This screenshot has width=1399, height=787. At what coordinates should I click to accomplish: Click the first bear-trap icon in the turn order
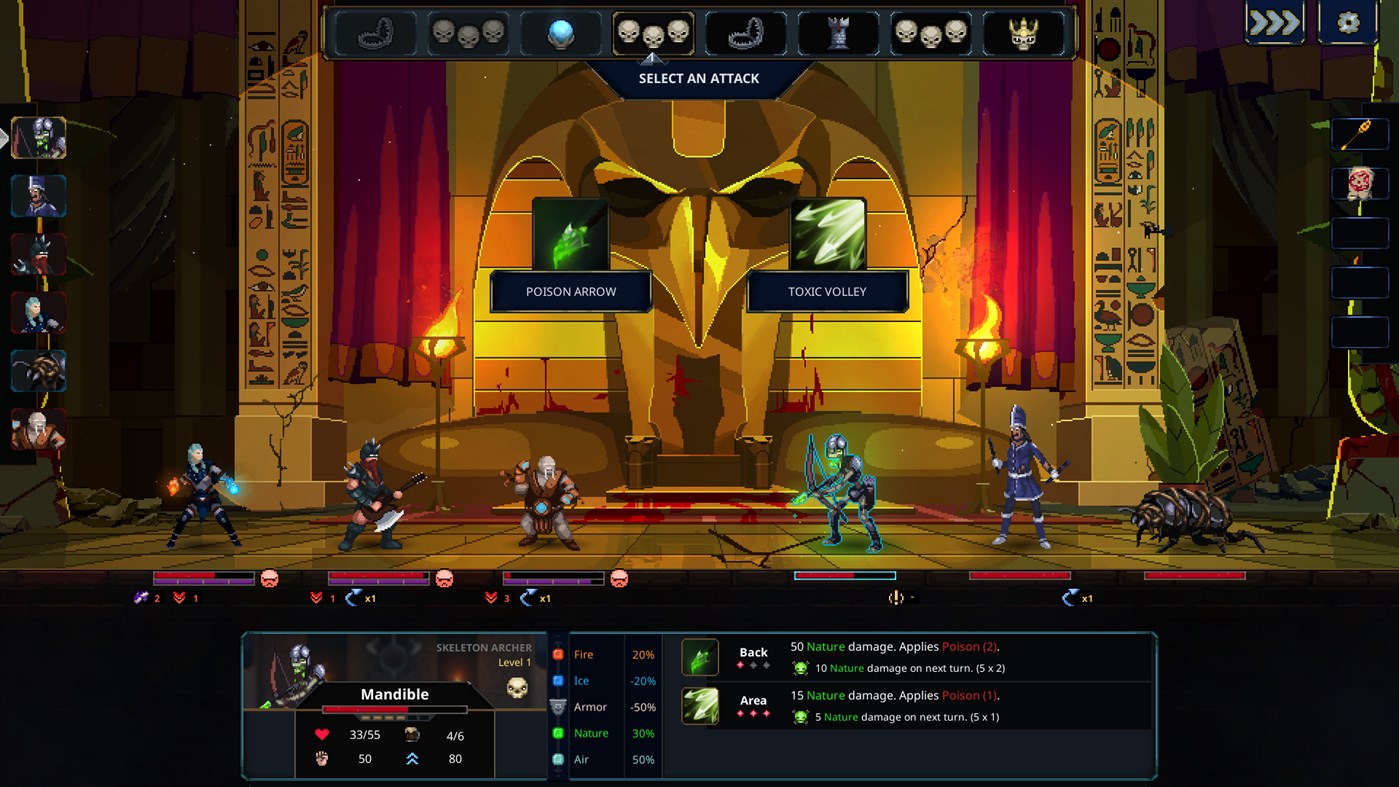pos(375,33)
